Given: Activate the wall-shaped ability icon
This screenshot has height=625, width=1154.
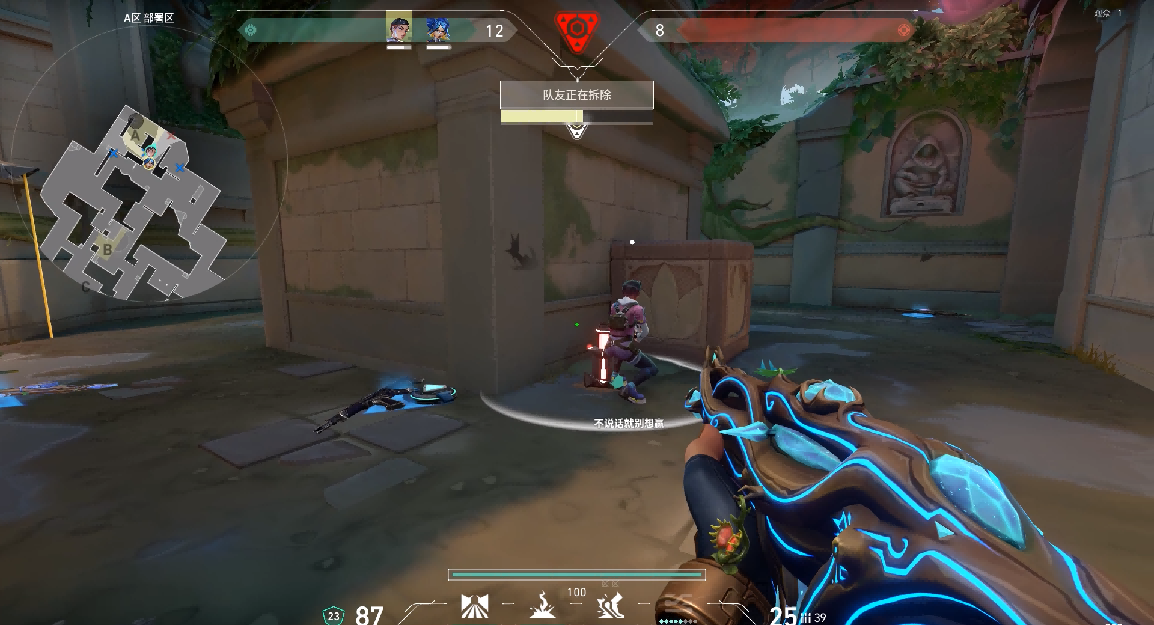Looking at the screenshot, I should coord(474,606).
